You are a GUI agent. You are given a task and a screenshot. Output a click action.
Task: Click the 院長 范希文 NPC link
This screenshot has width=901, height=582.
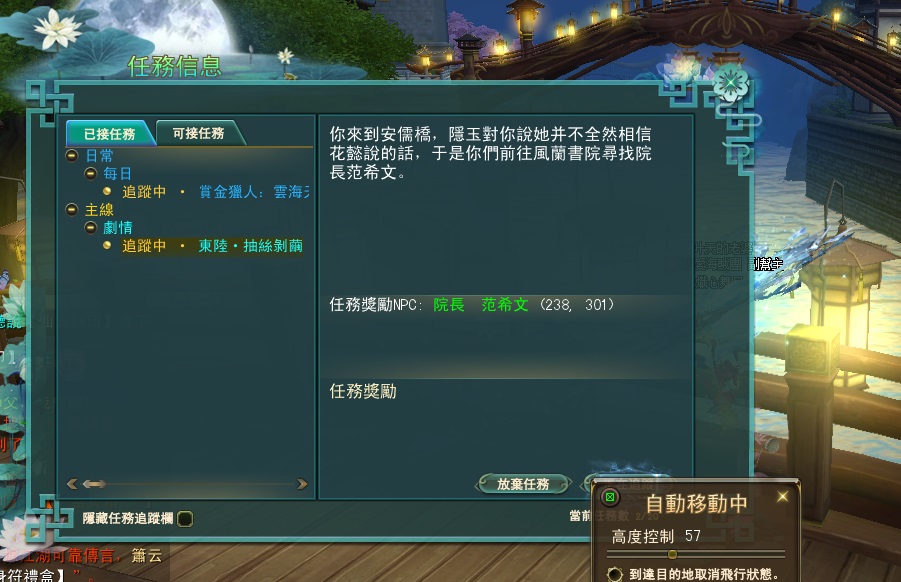480,305
